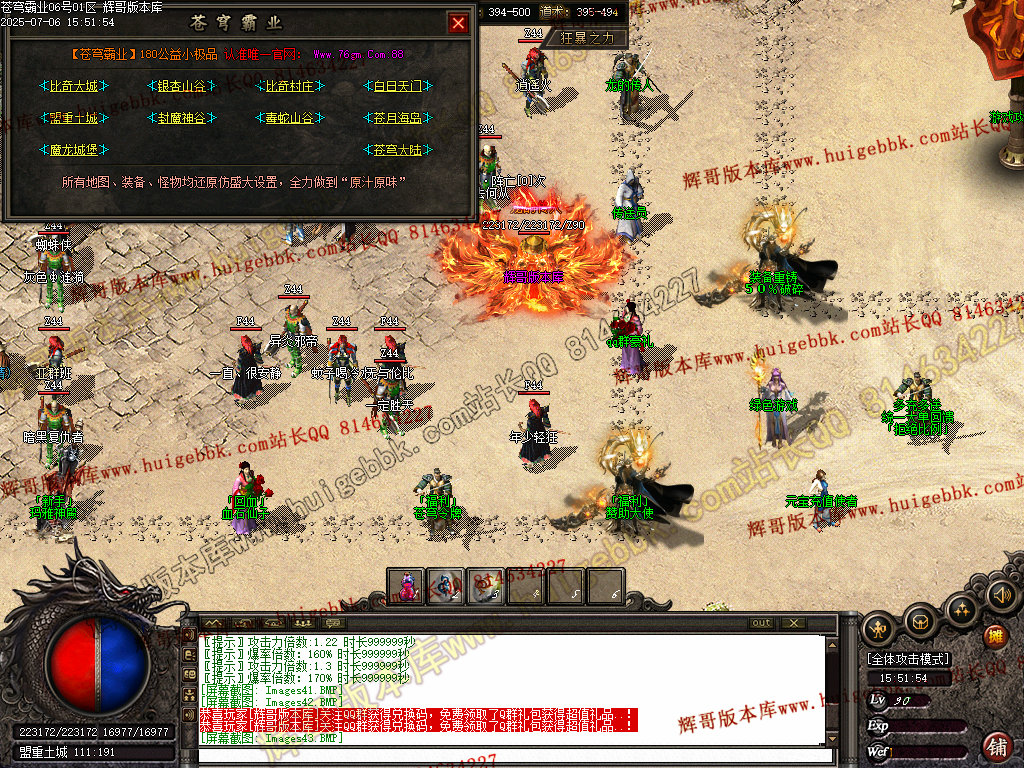Click the 盟重土城 link

[74, 118]
